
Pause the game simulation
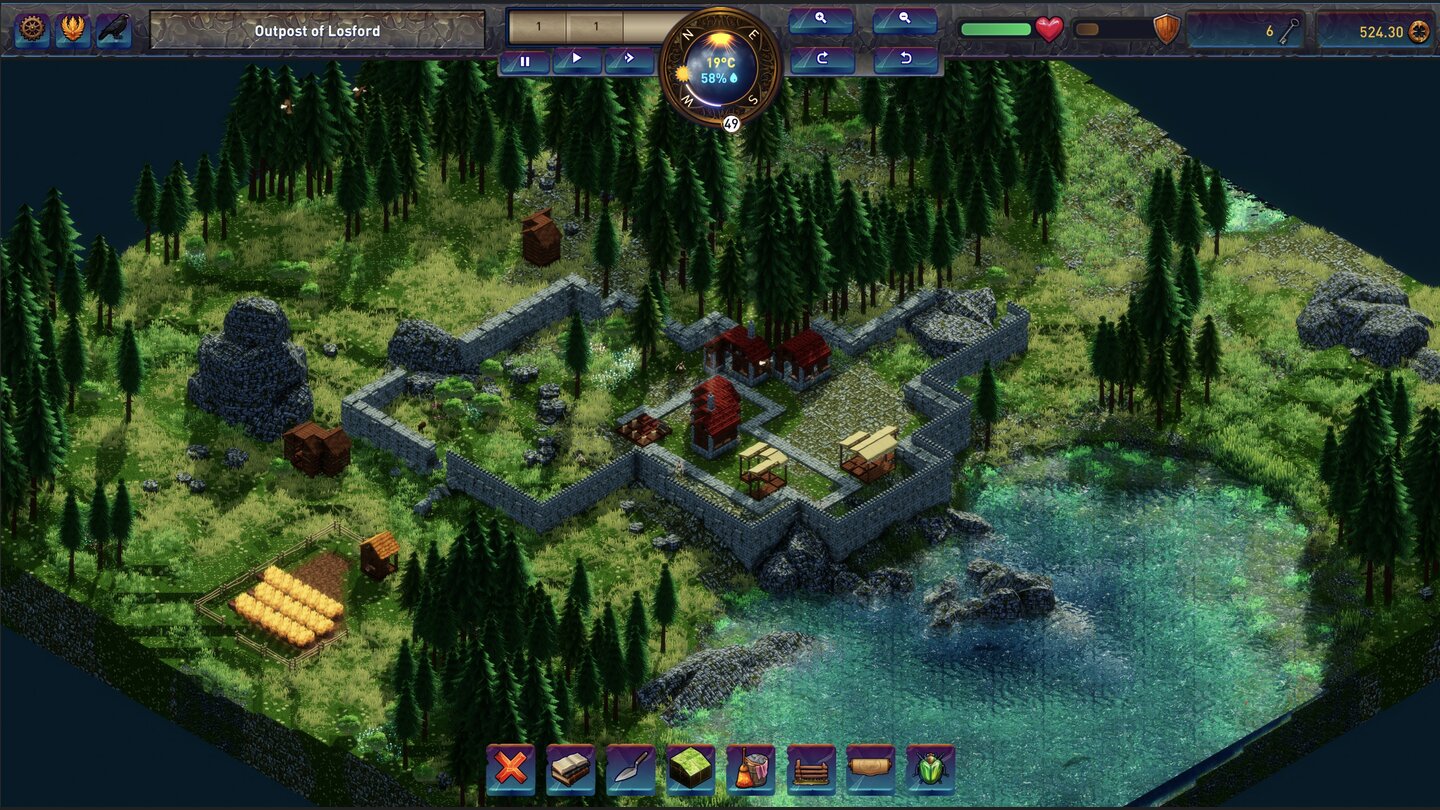tap(525, 60)
